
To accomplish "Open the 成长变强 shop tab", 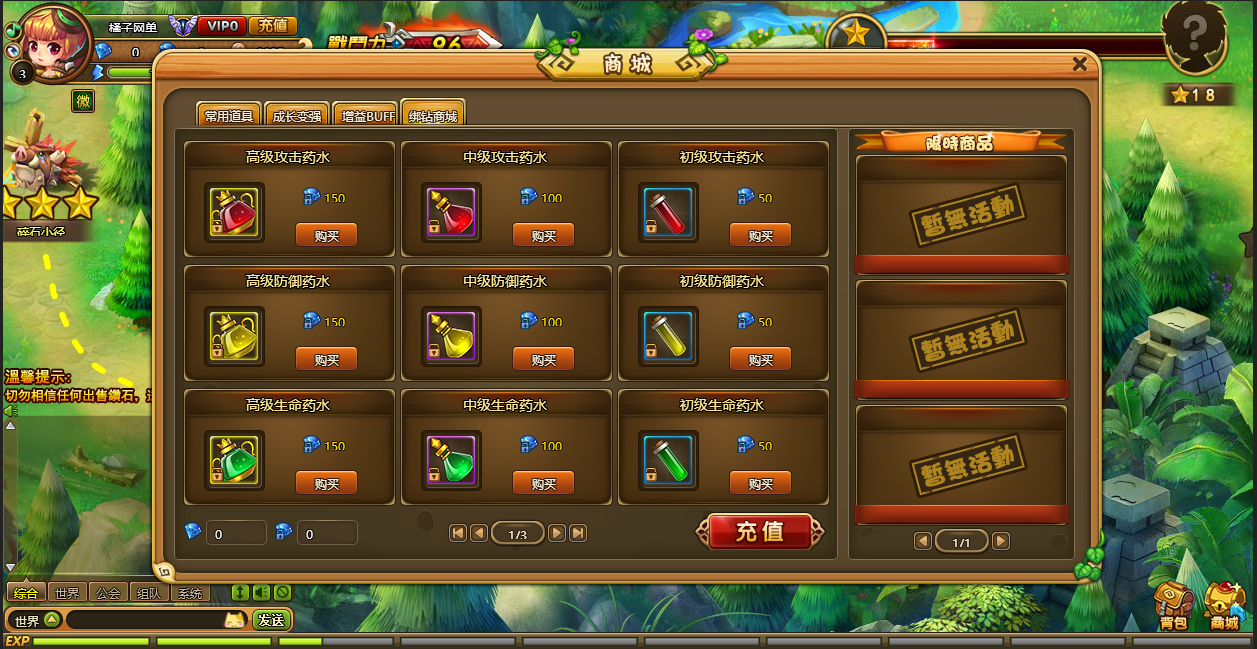I will 297,115.
